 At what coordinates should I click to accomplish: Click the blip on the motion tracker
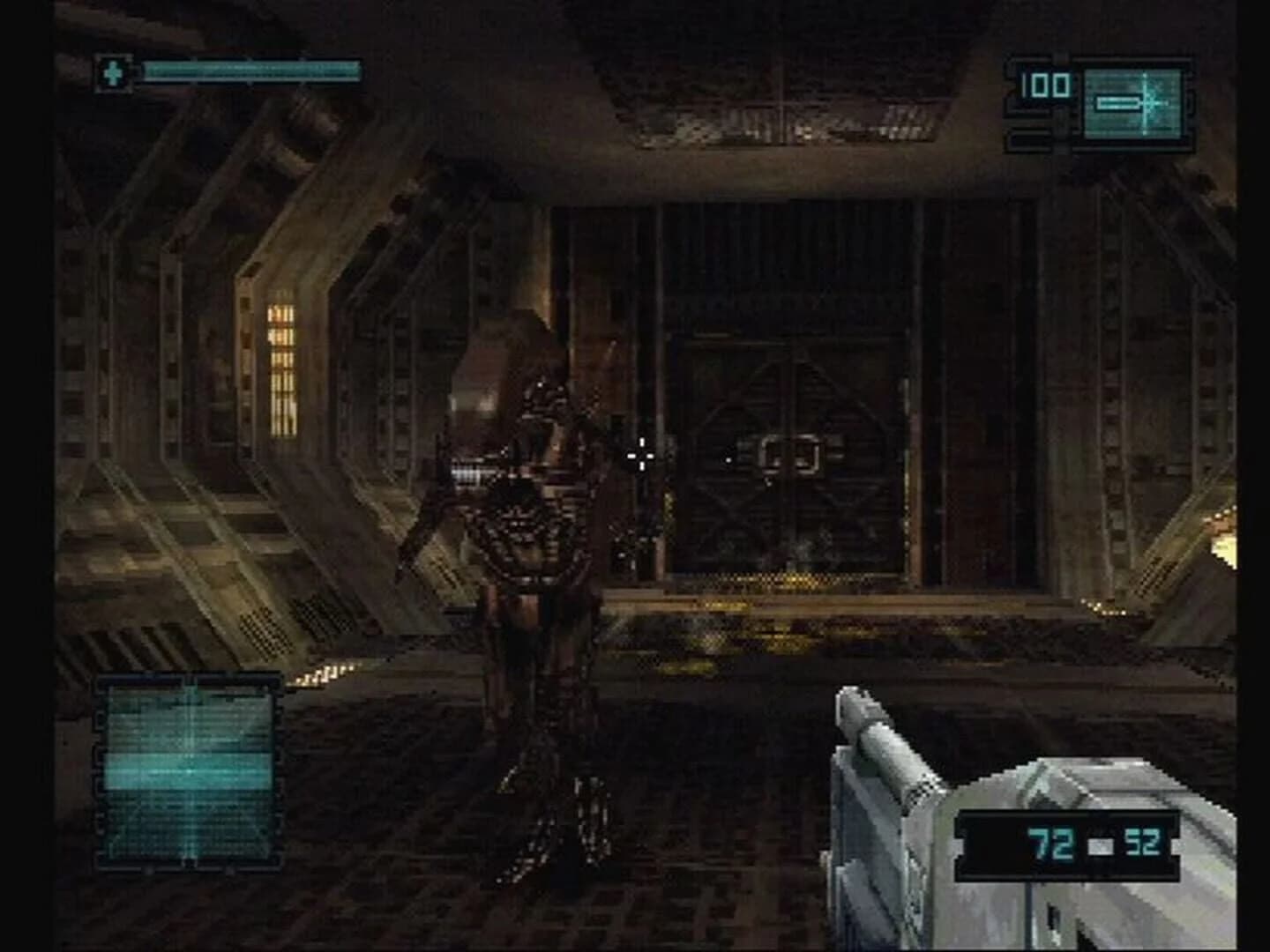(190, 771)
